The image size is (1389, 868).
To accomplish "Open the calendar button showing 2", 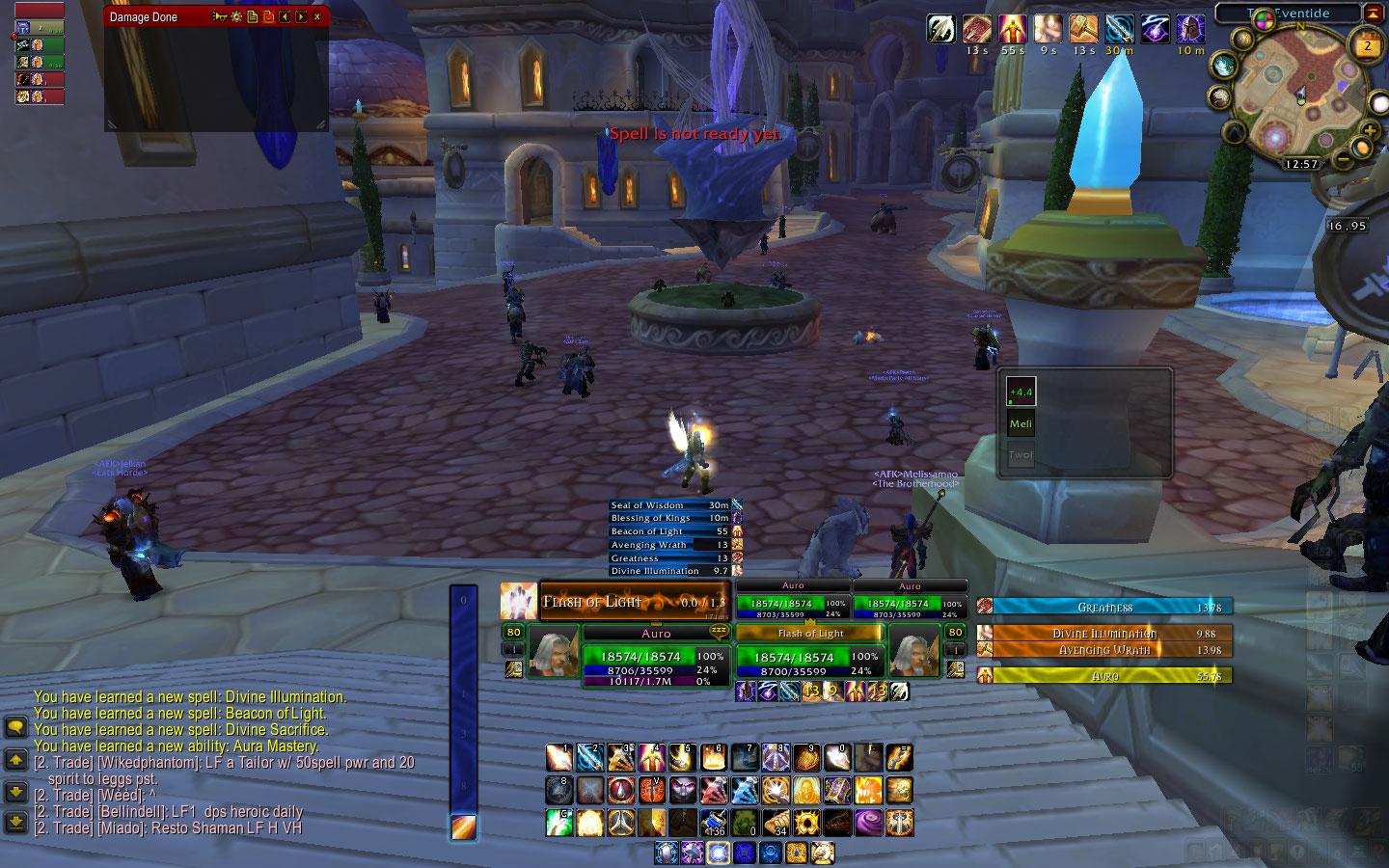I will point(1367,45).
